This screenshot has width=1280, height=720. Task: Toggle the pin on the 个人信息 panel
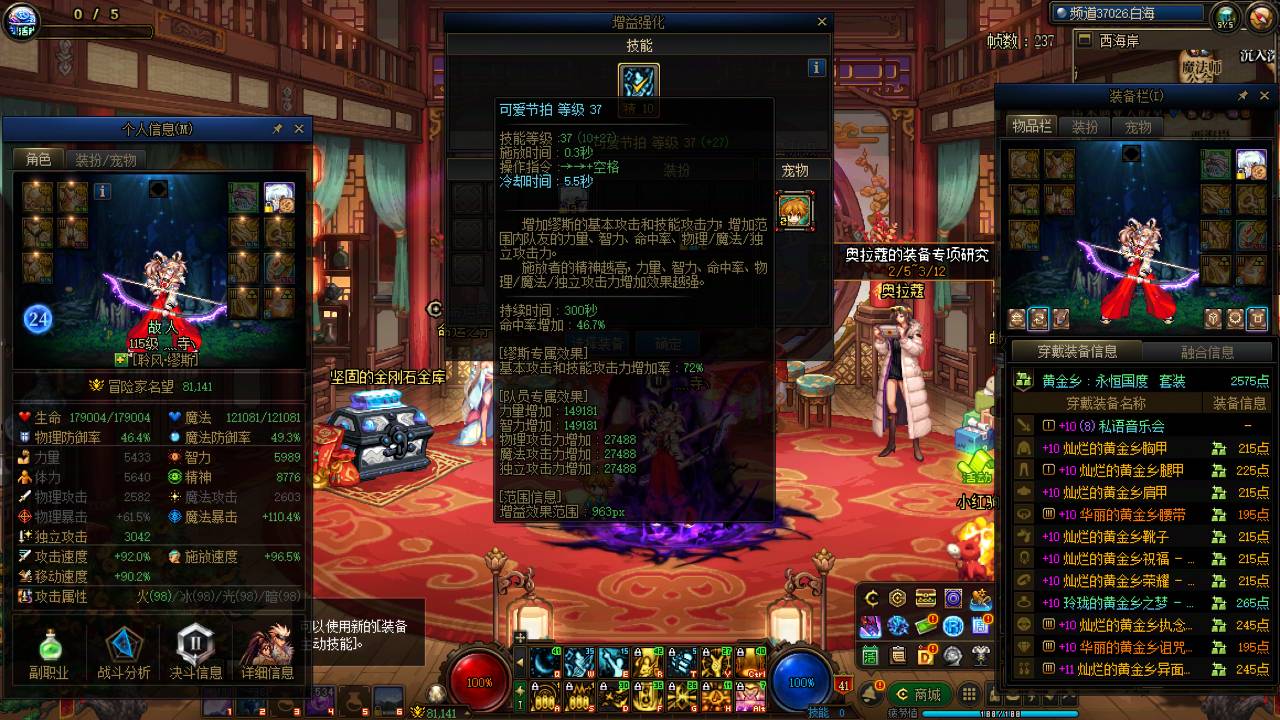click(x=277, y=129)
